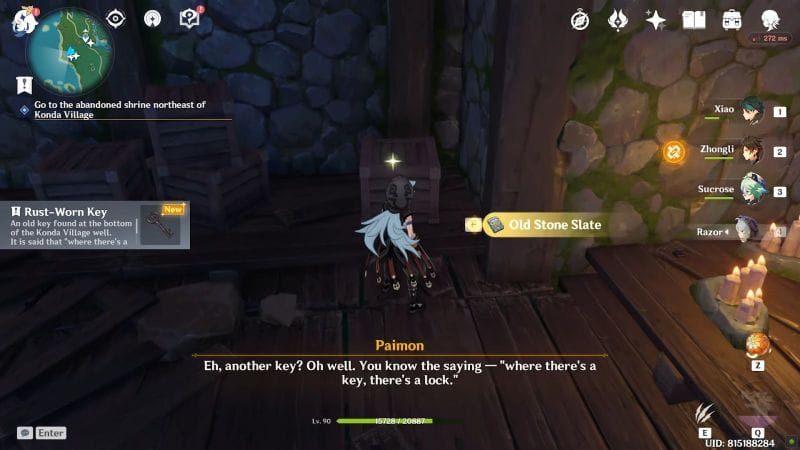
Task: Open the Paimon menu
Action: coord(22,22)
